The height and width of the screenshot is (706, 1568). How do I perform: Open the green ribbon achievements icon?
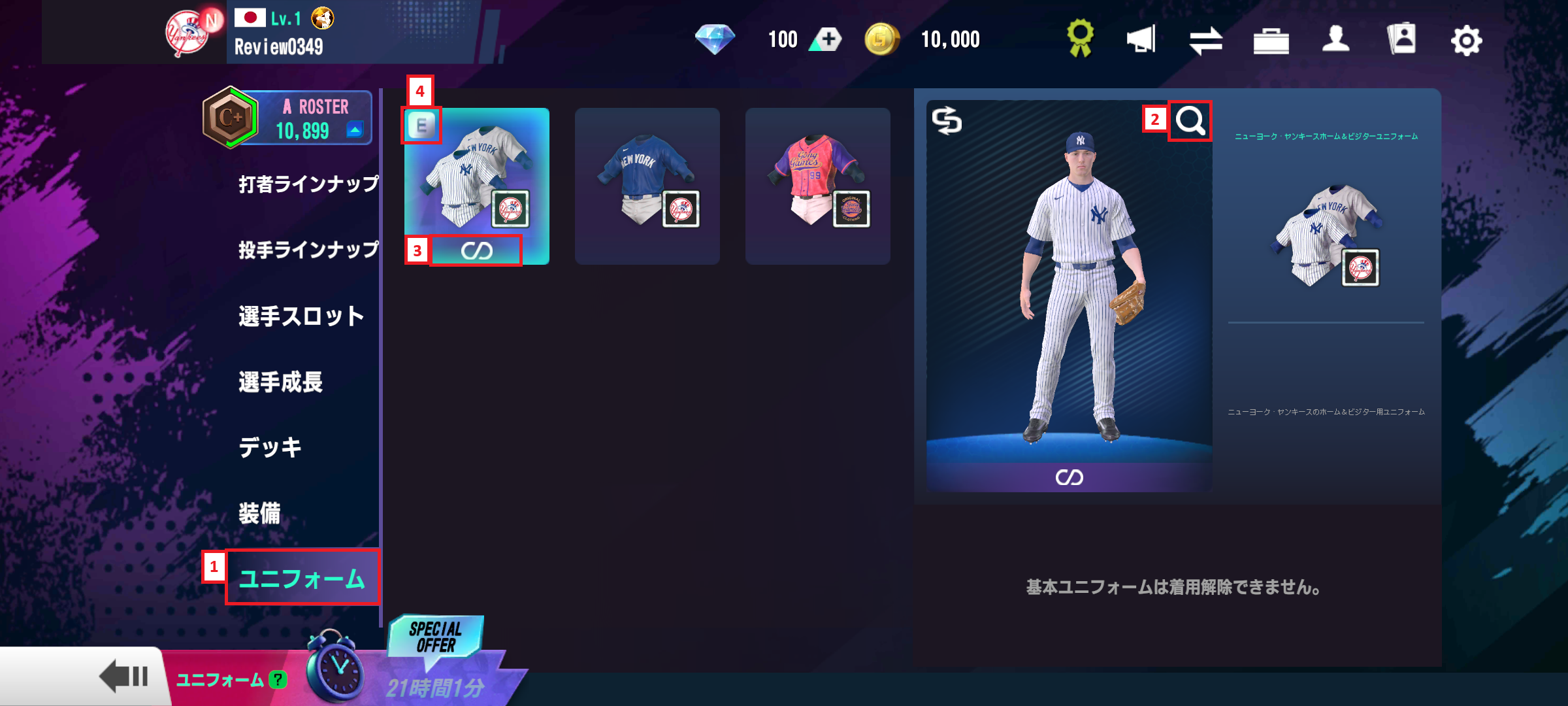(x=1080, y=38)
